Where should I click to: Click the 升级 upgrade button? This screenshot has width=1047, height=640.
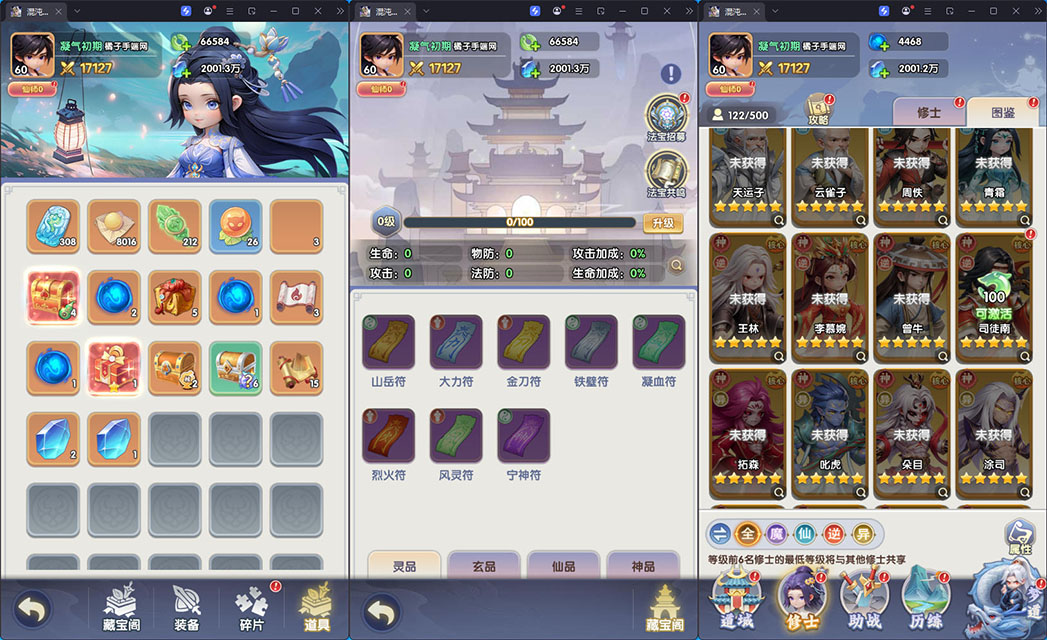[x=663, y=223]
